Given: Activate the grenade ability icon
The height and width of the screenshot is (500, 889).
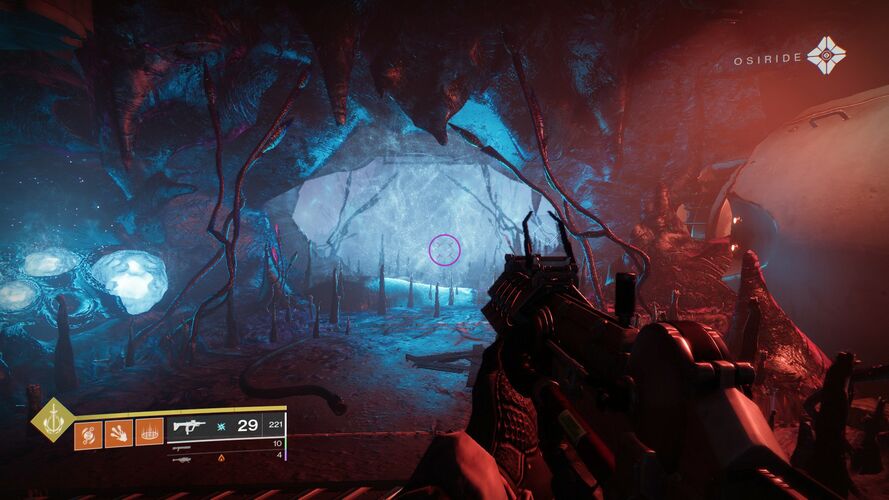Looking at the screenshot, I should 88,434.
